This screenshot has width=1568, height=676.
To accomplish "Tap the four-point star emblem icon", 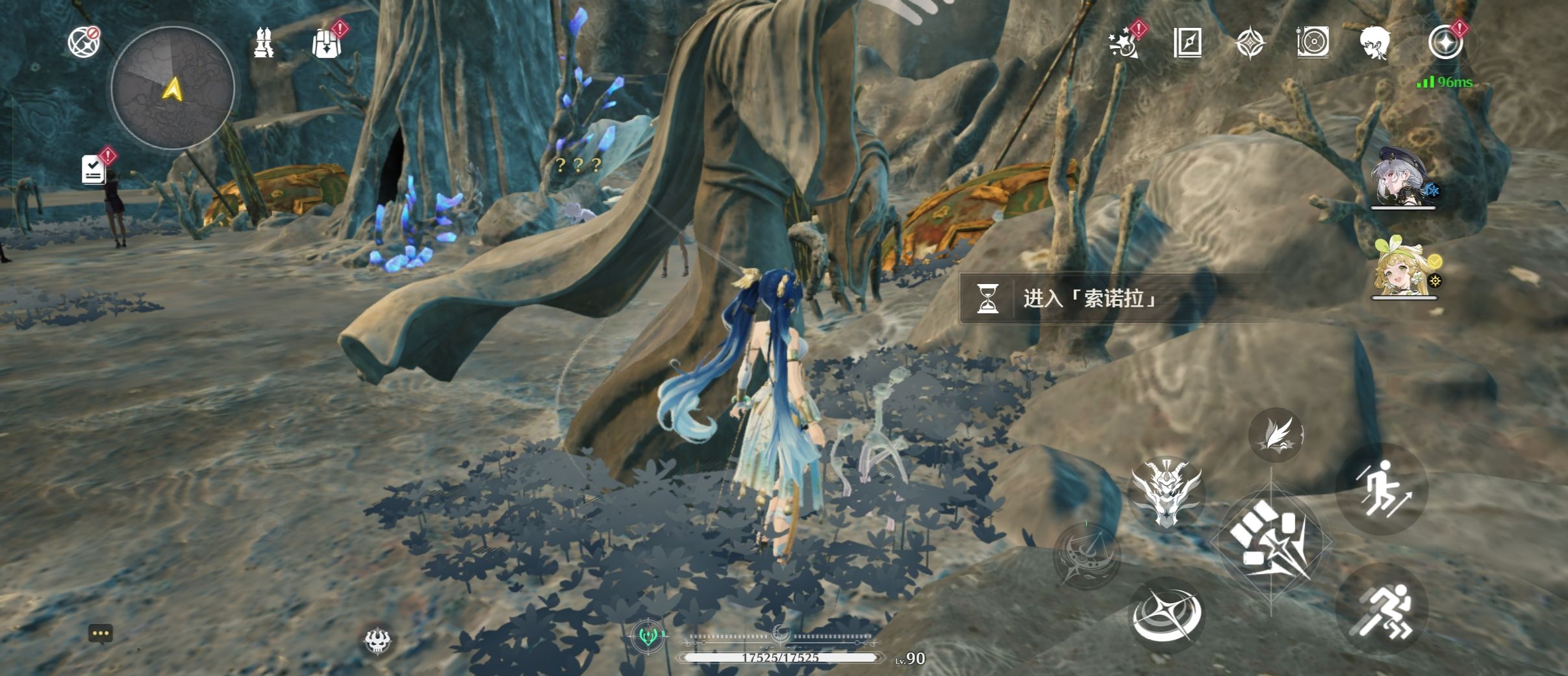I will [x=1249, y=44].
